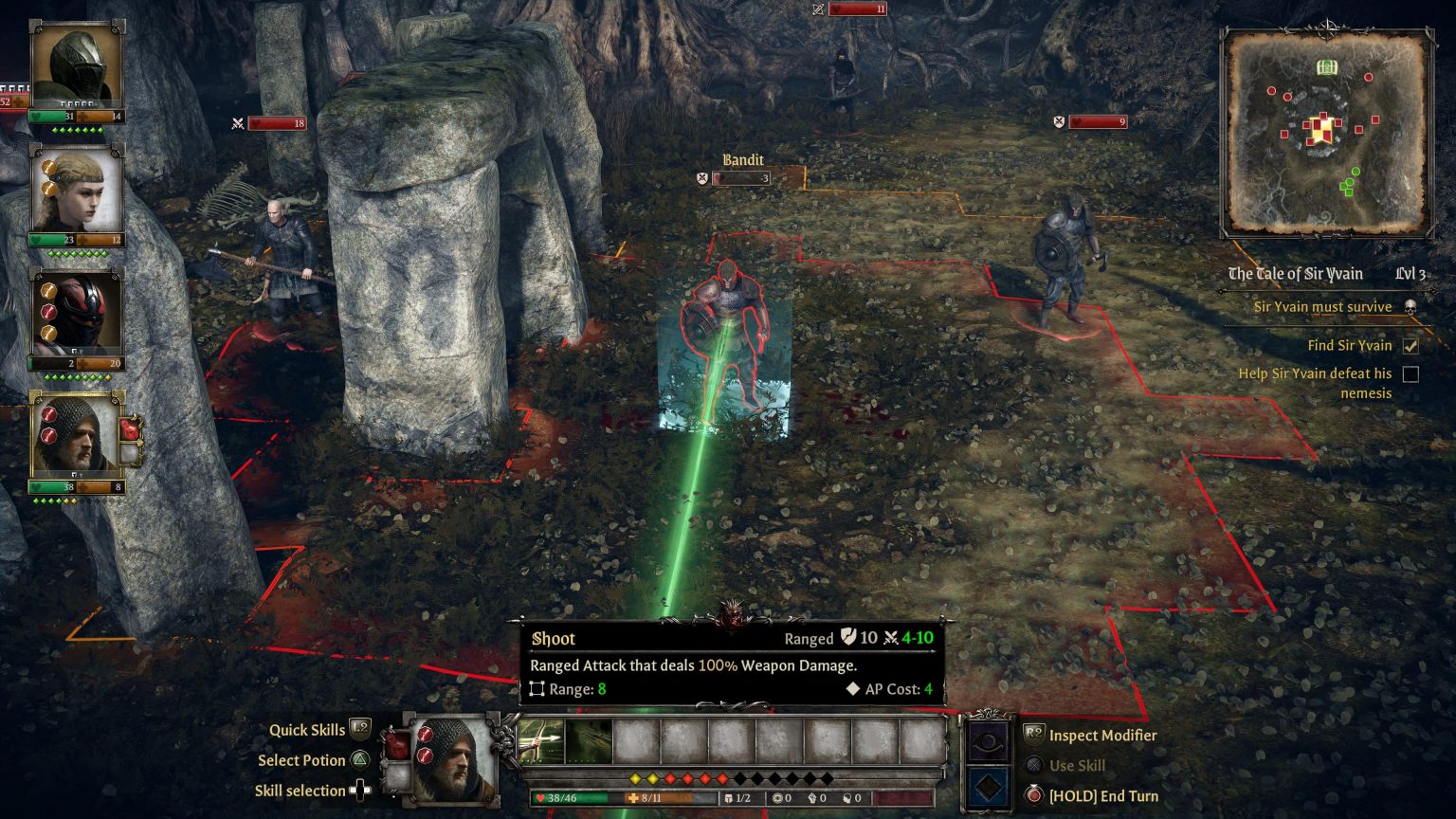The image size is (1456, 819).
Task: Click the red potion beside the archer's side portrait
Action: tap(131, 428)
